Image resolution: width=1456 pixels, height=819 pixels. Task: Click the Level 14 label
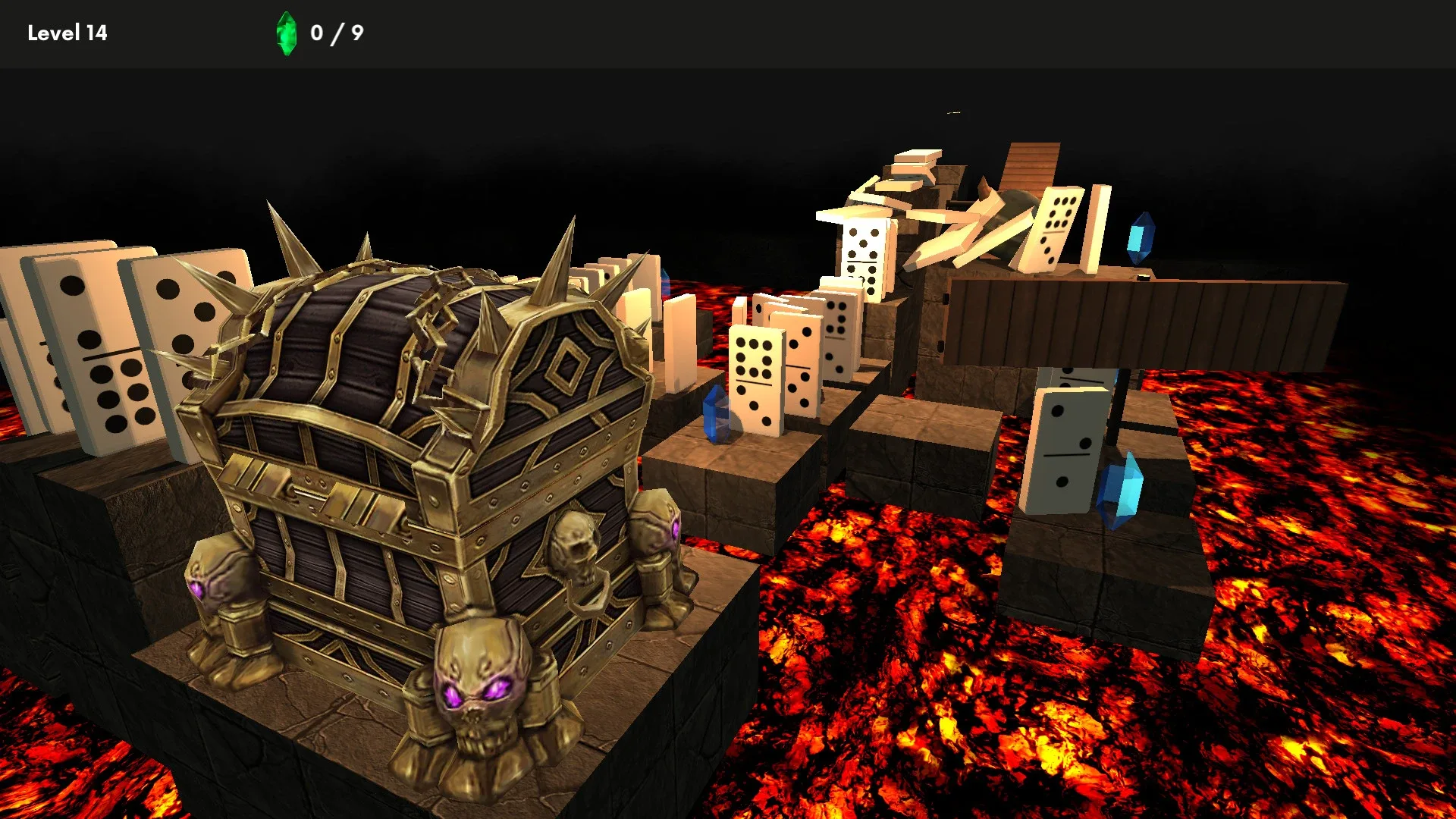click(x=68, y=33)
